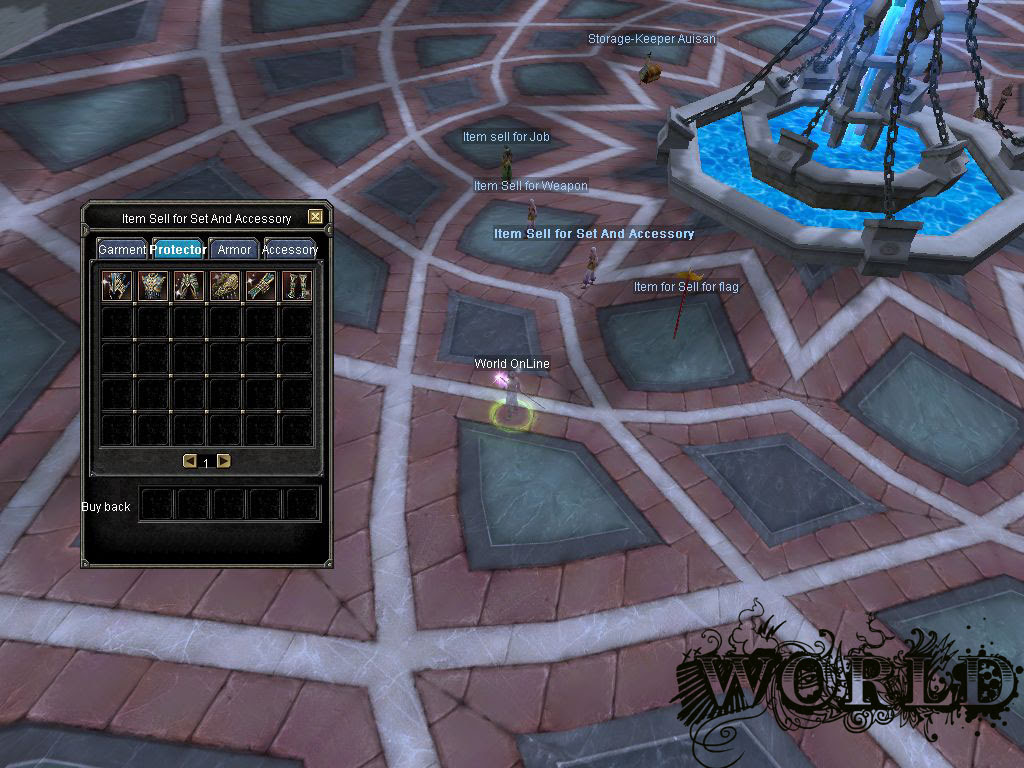Show the Accessory tab
Viewport: 1024px width, 768px height.
pyautogui.click(x=290, y=250)
